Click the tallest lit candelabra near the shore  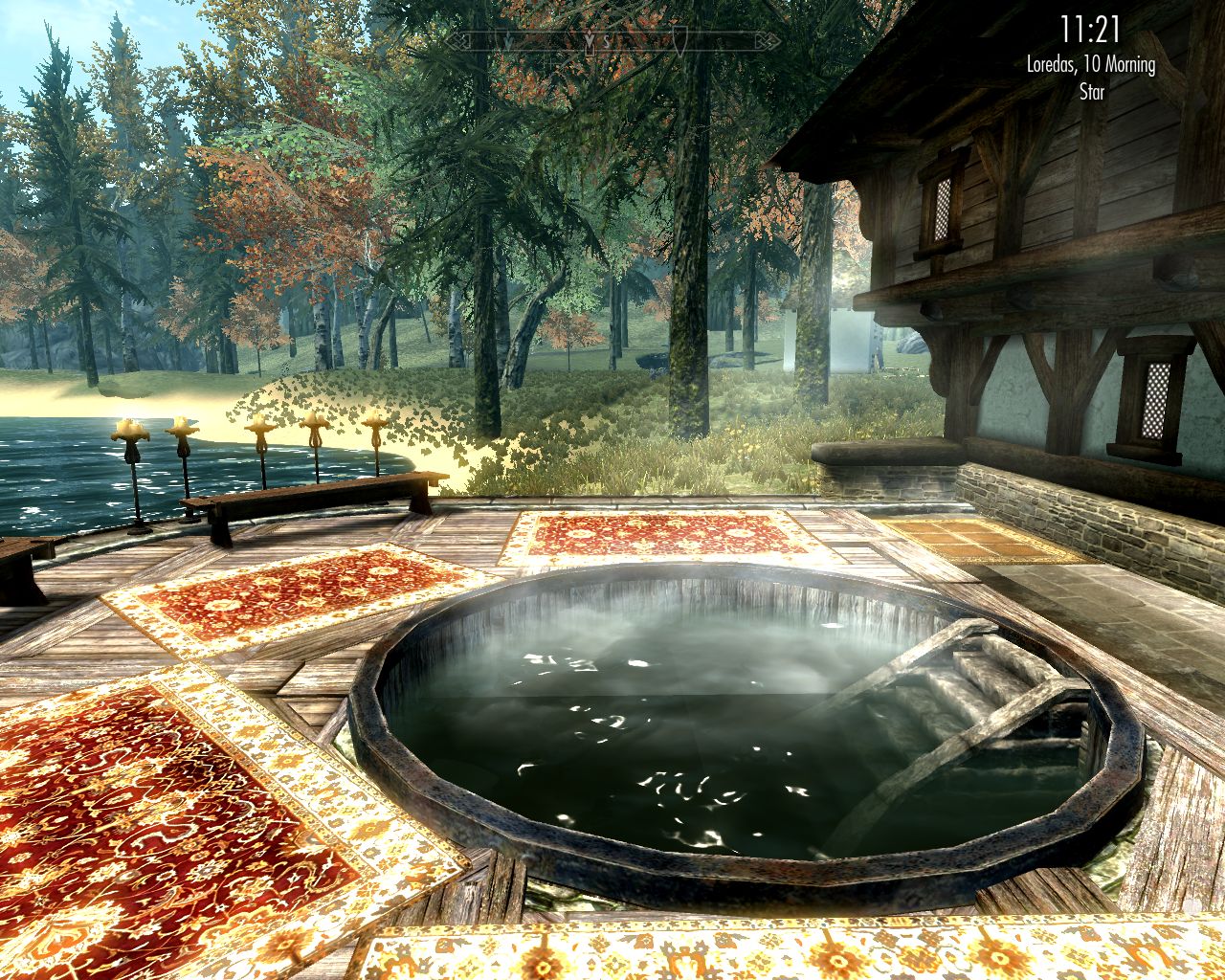[x=131, y=431]
